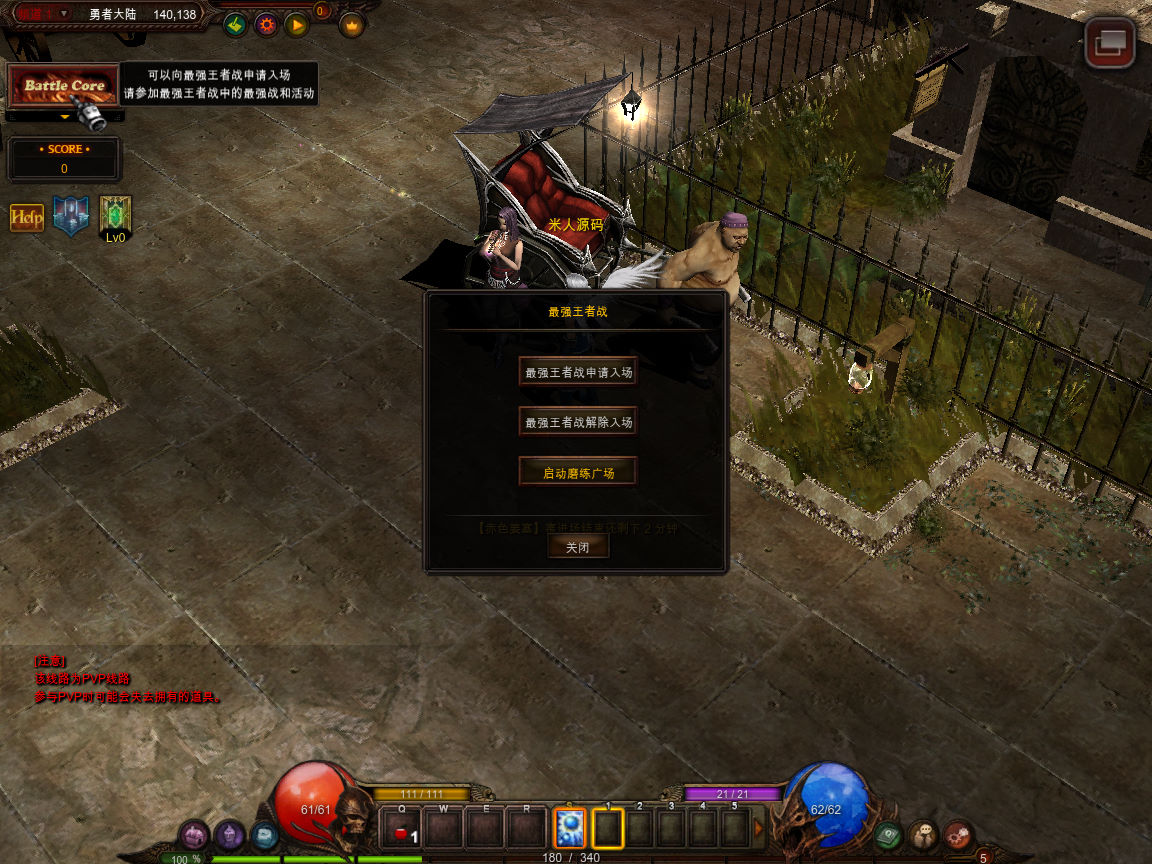
Task: Select the 启动磨练广场 option
Action: [578, 472]
